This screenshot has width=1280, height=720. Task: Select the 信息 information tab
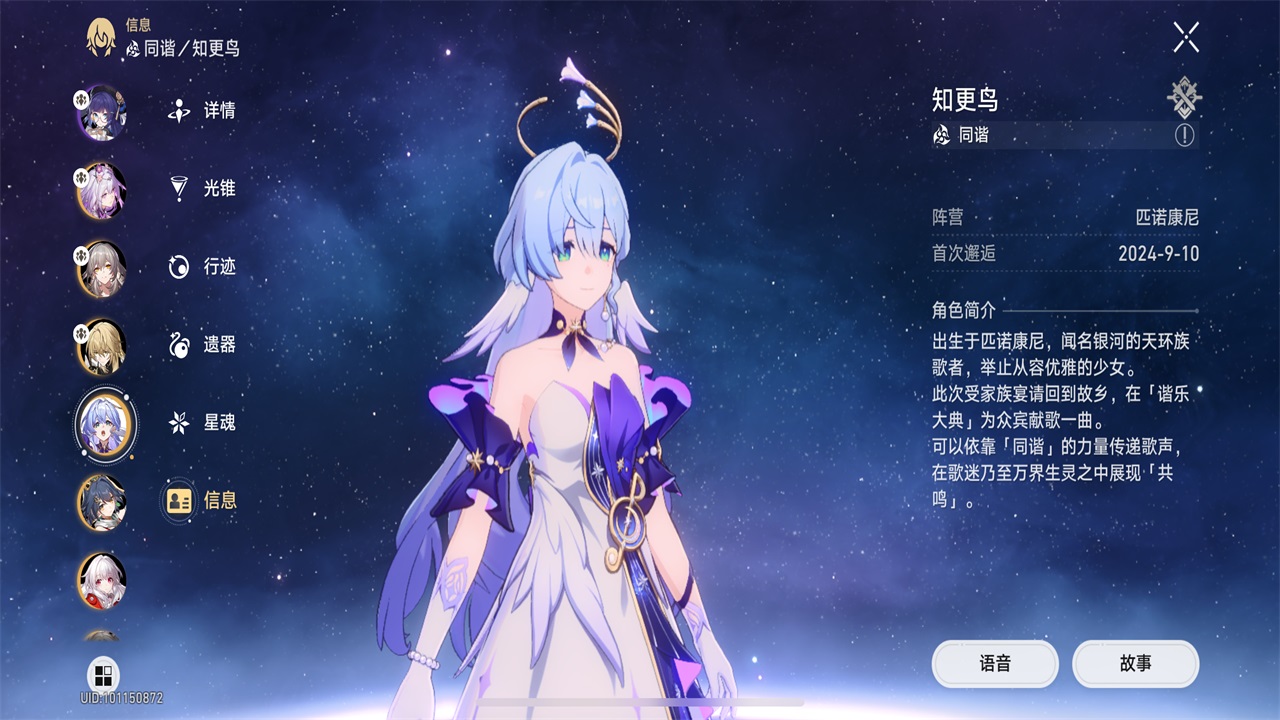click(203, 501)
